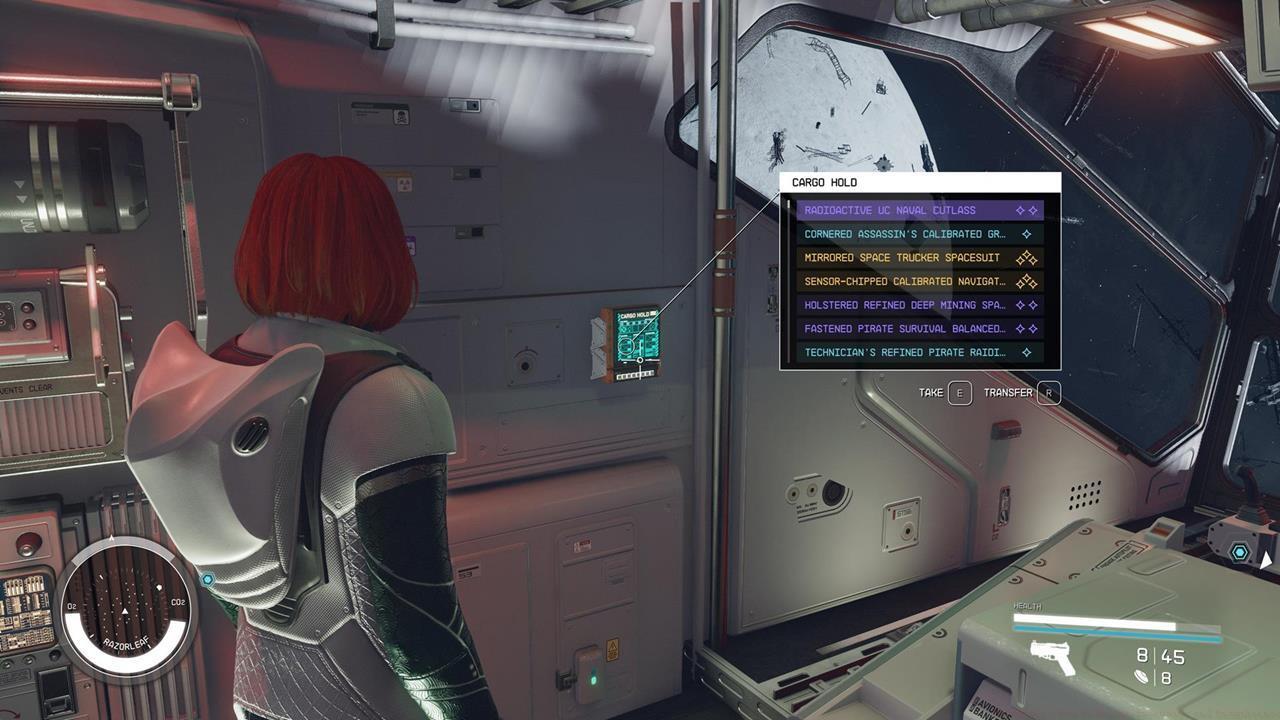Image resolution: width=1280 pixels, height=720 pixels.
Task: Open the cargo Transfer screen
Action: (1048, 393)
